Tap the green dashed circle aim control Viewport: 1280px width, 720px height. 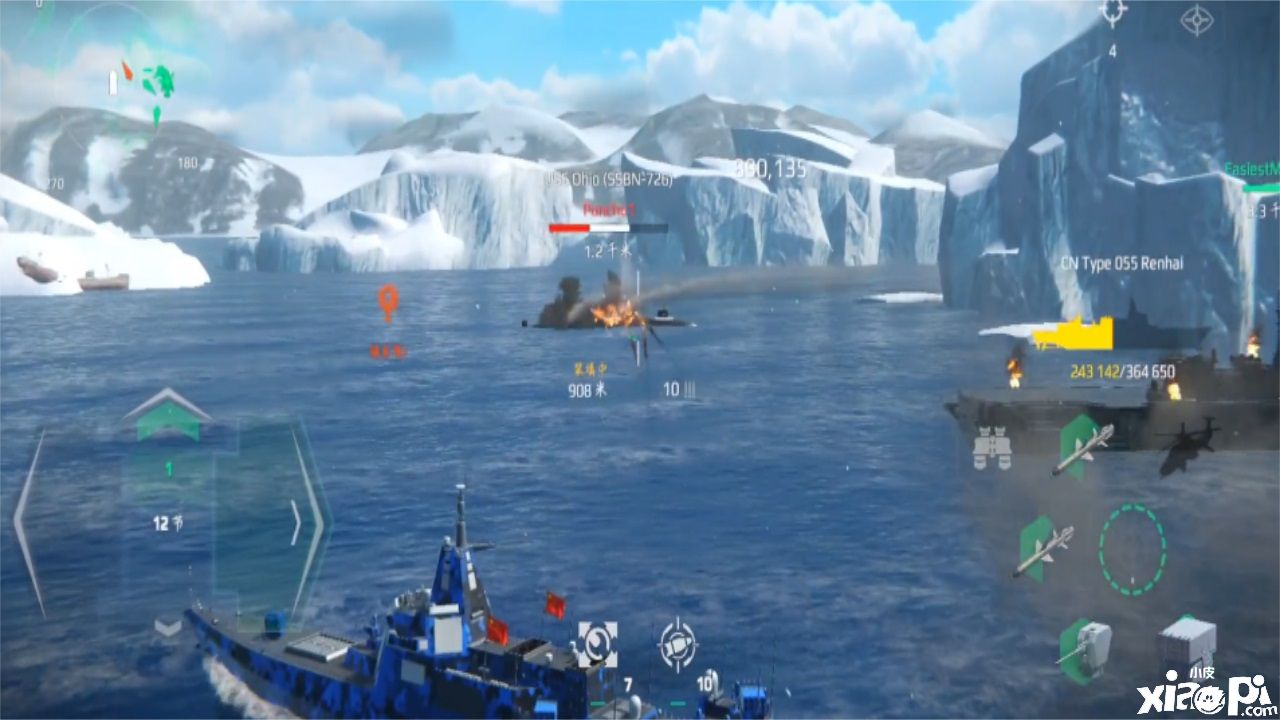pos(1132,549)
